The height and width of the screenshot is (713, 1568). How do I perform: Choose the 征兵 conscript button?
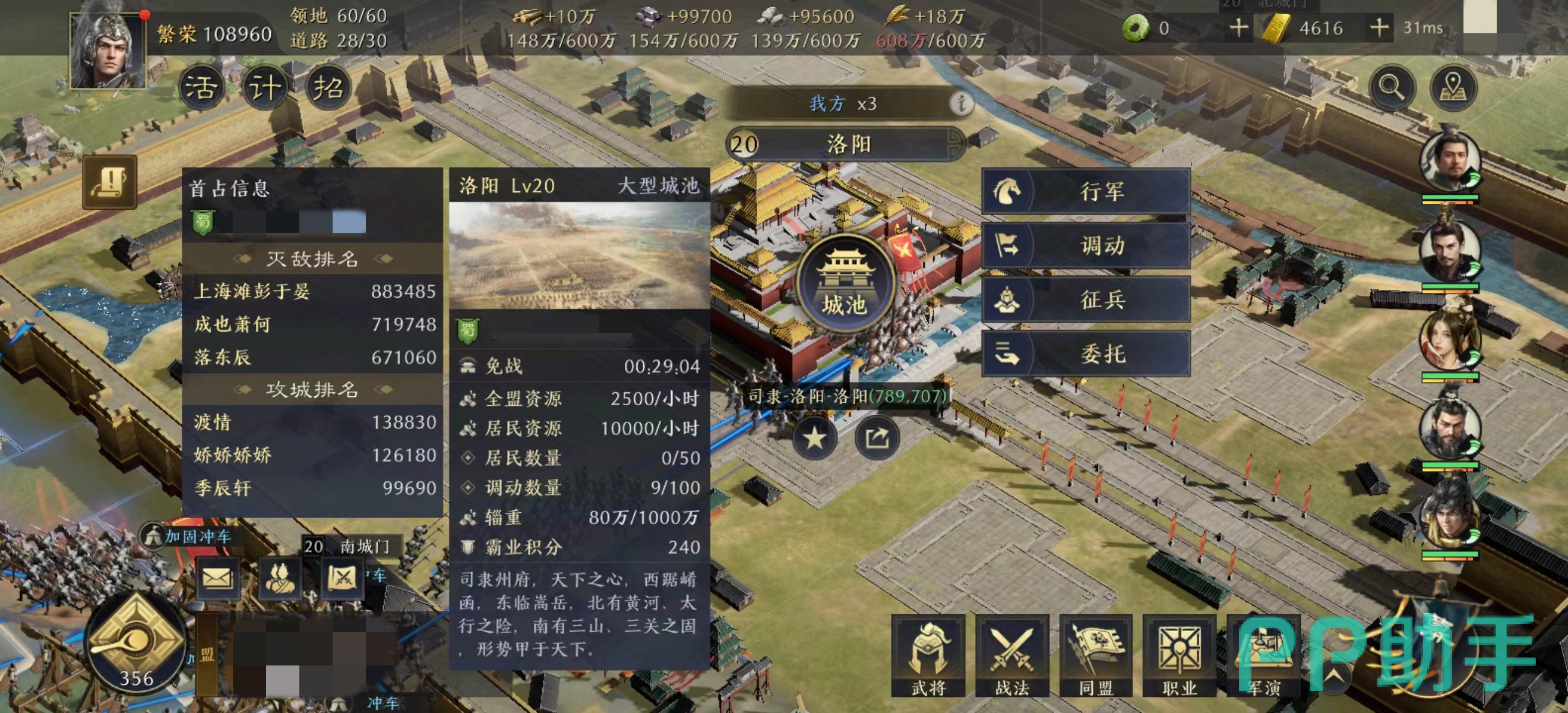pos(1085,299)
